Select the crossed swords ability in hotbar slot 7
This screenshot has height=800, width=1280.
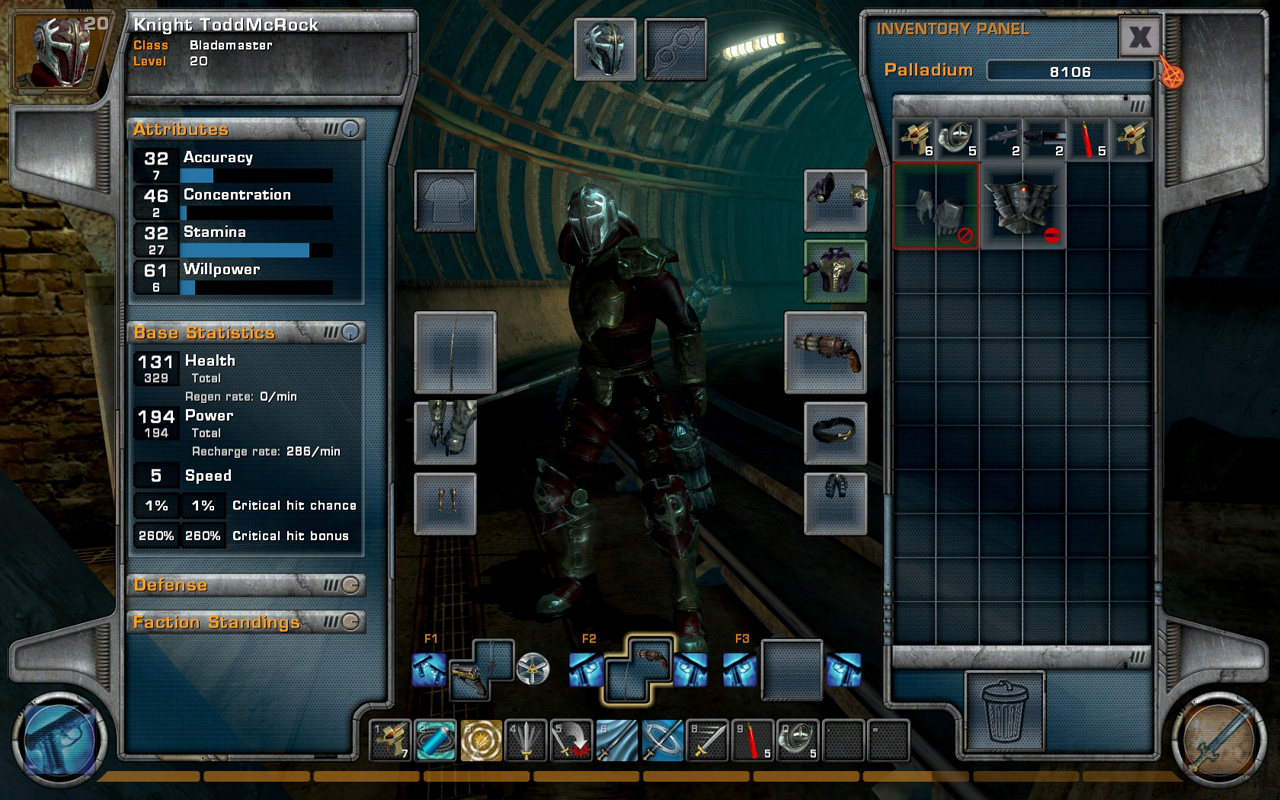[661, 740]
